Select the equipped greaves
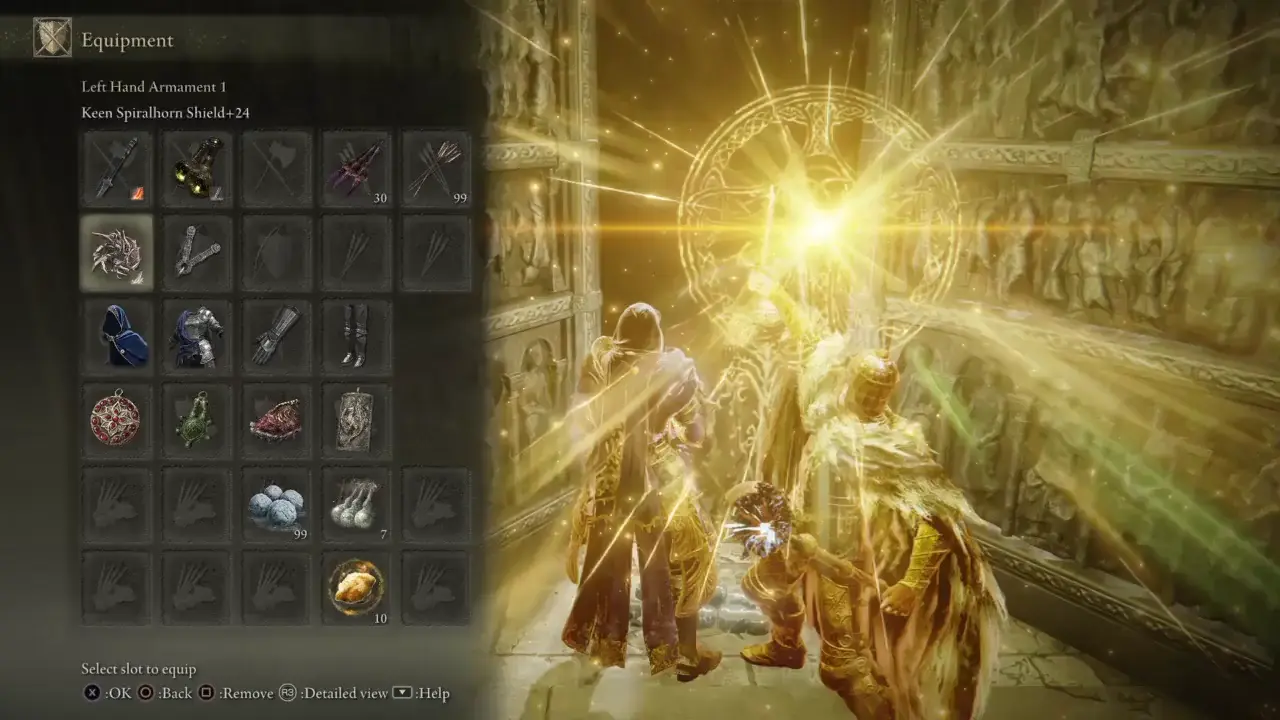Viewport: 1280px width, 720px height. 357,335
